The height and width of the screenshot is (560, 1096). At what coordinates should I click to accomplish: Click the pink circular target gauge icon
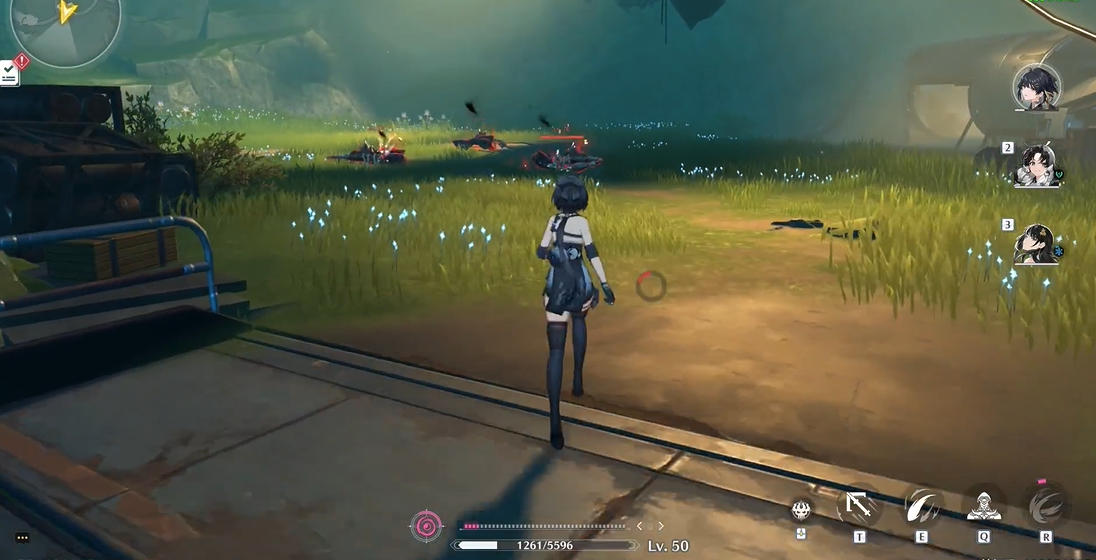(426, 526)
